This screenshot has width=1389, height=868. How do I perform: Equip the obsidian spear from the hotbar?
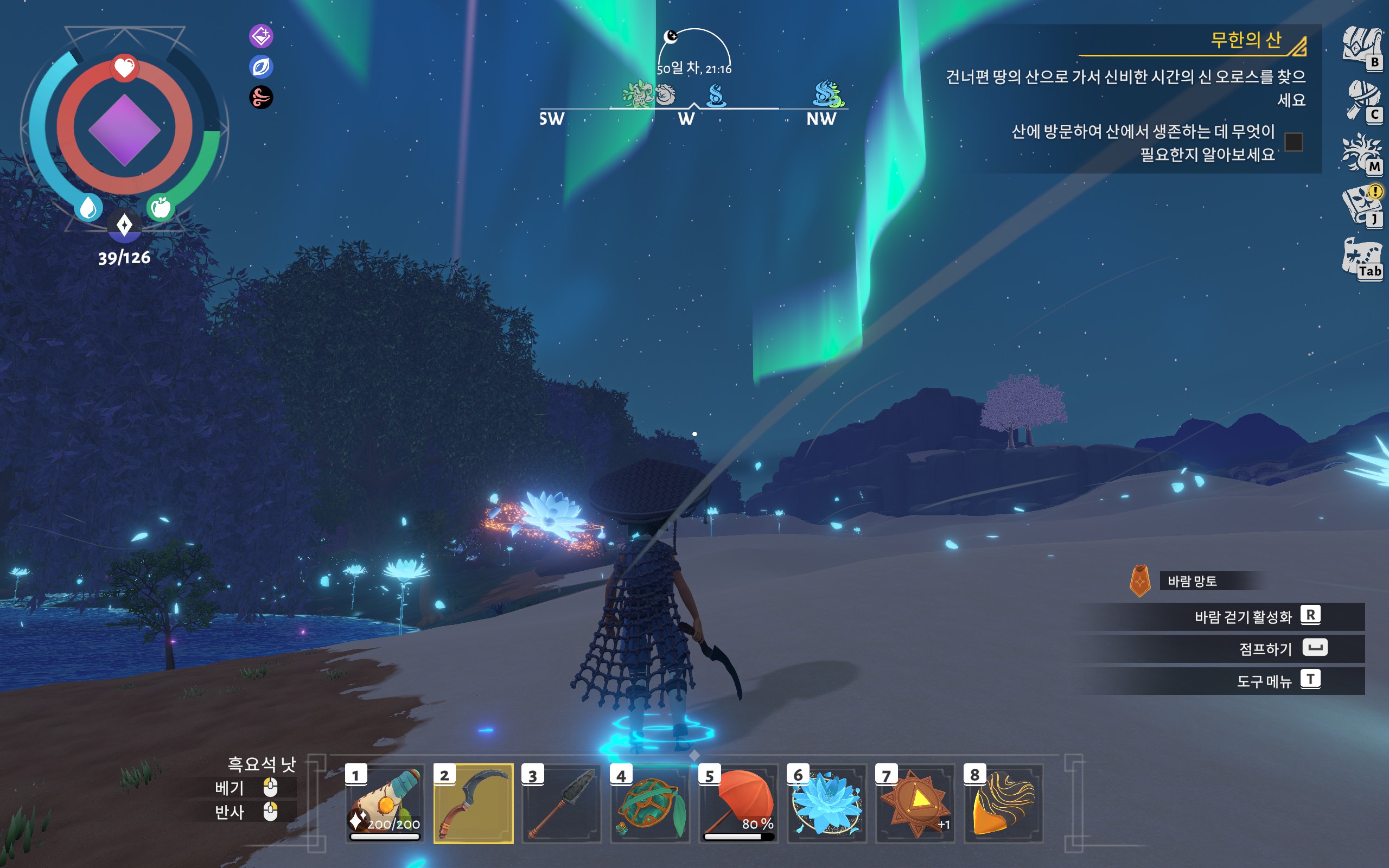[562, 803]
